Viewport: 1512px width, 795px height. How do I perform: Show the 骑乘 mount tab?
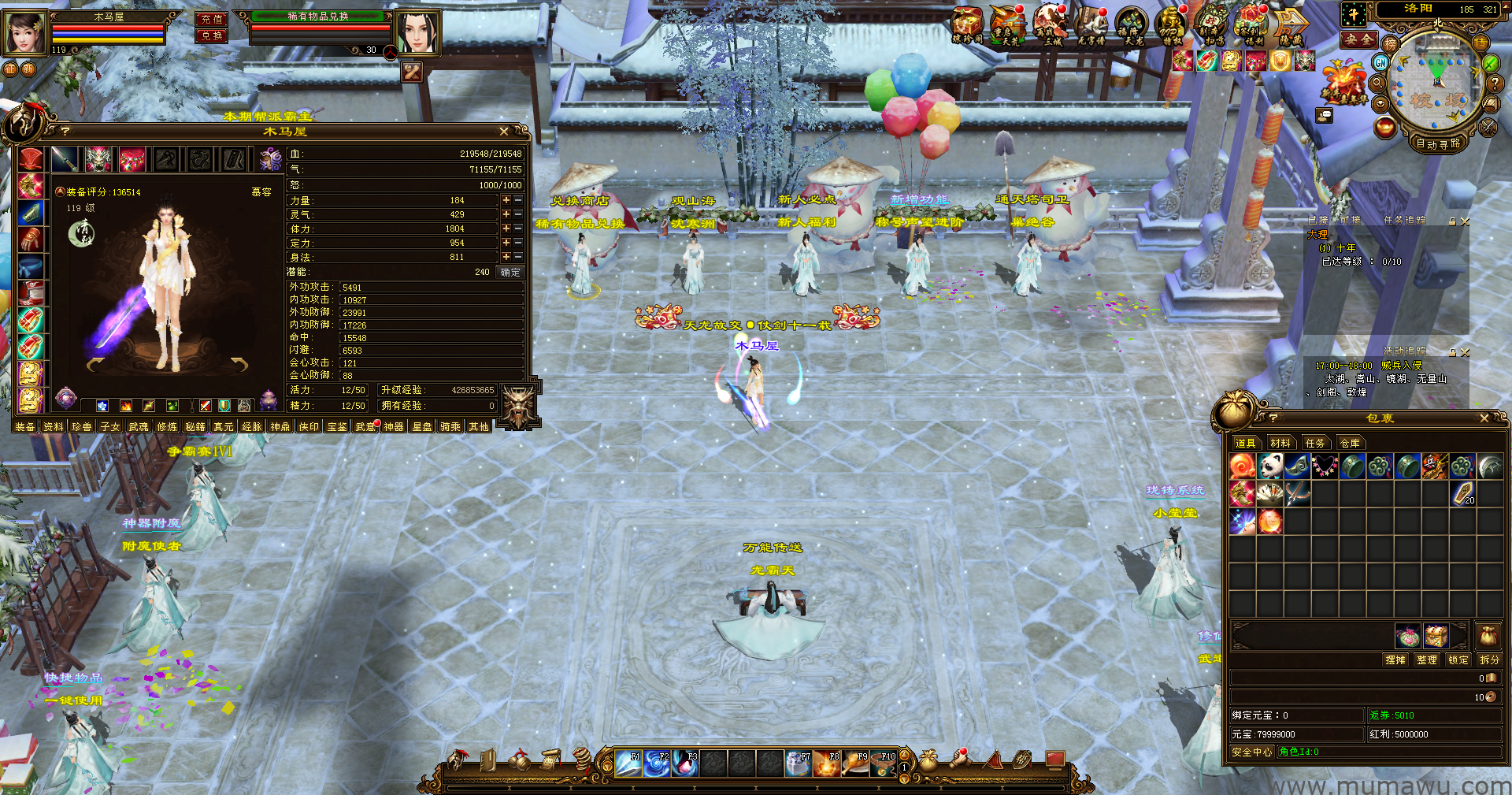tap(450, 427)
